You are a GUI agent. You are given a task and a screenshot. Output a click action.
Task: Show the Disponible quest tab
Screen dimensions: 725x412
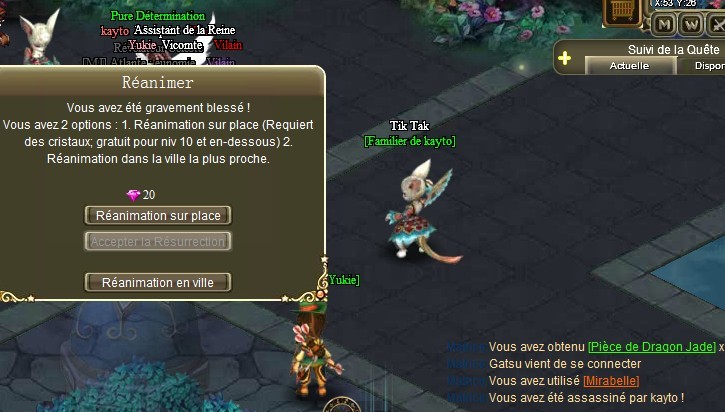(702, 66)
